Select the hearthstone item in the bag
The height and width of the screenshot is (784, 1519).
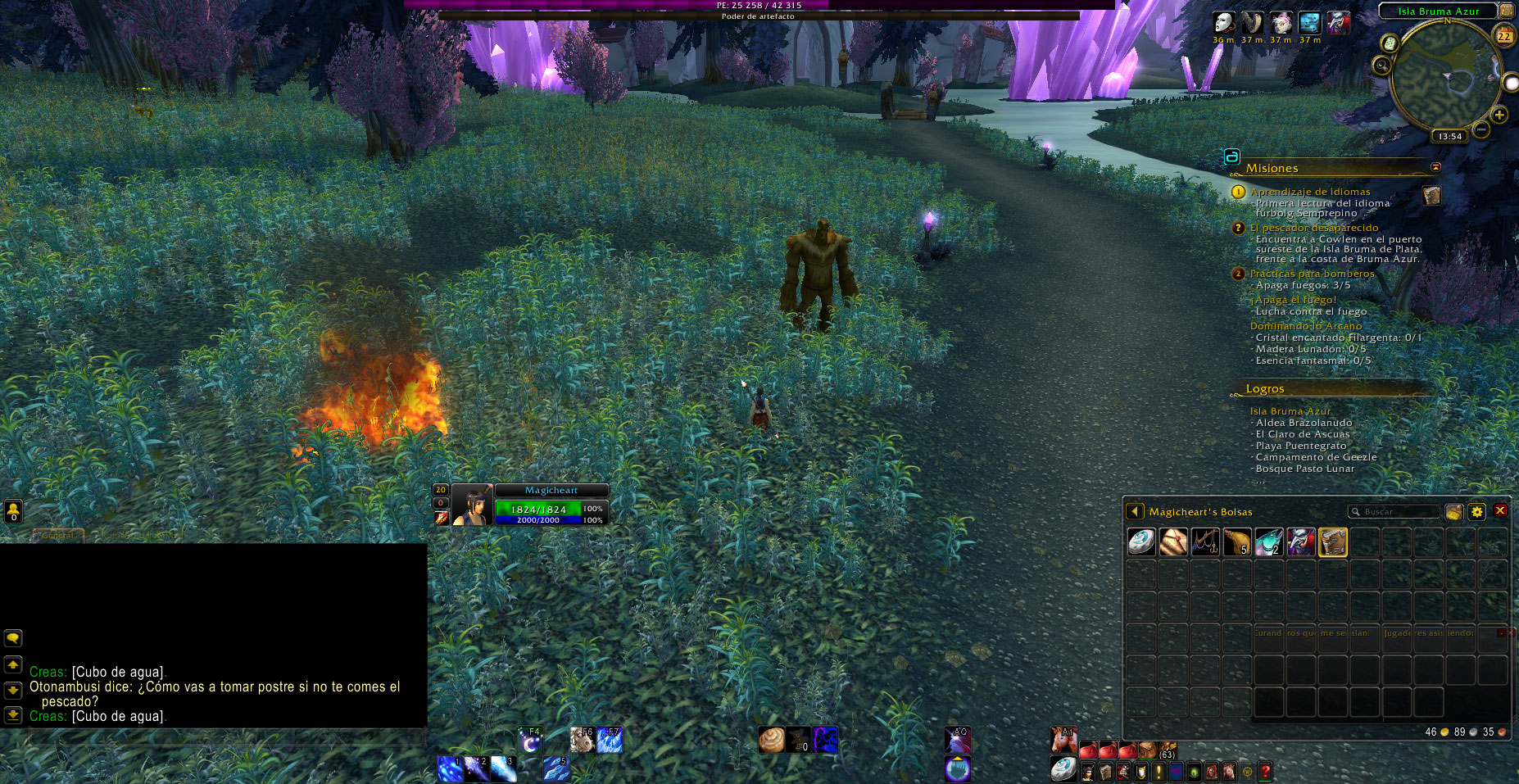coord(1141,542)
